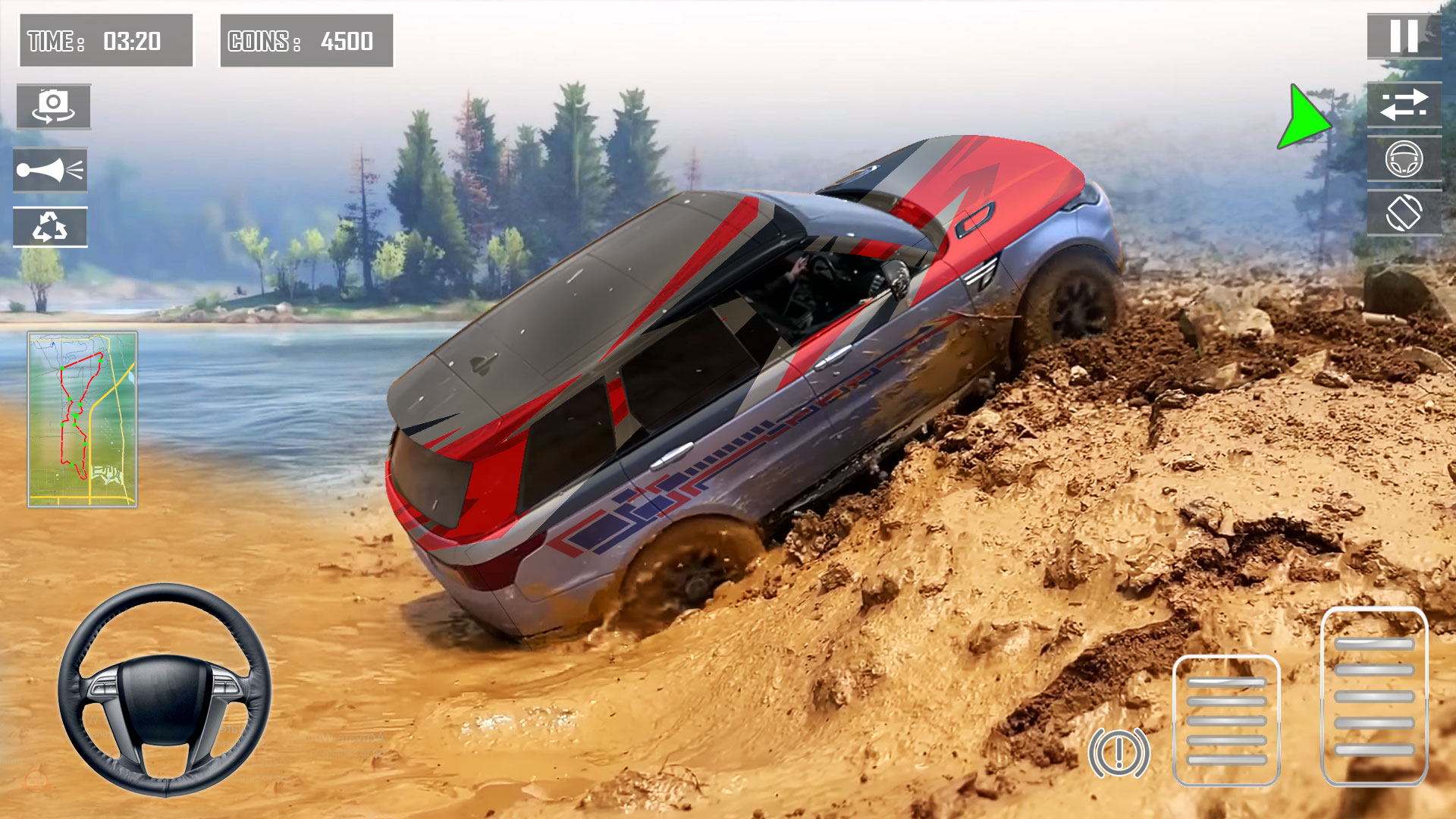Open the route minimap

point(83,419)
